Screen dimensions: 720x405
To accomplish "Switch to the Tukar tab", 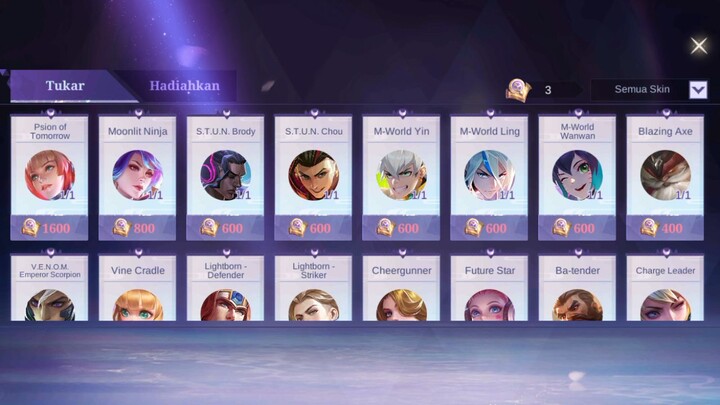I will coord(65,86).
